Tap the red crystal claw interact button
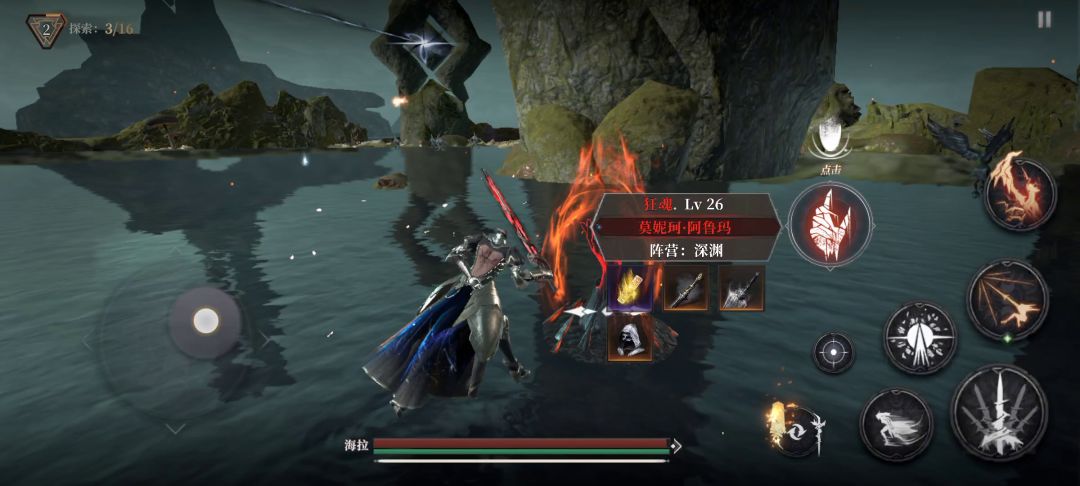Screen dimensions: 1080x486 point(829,224)
